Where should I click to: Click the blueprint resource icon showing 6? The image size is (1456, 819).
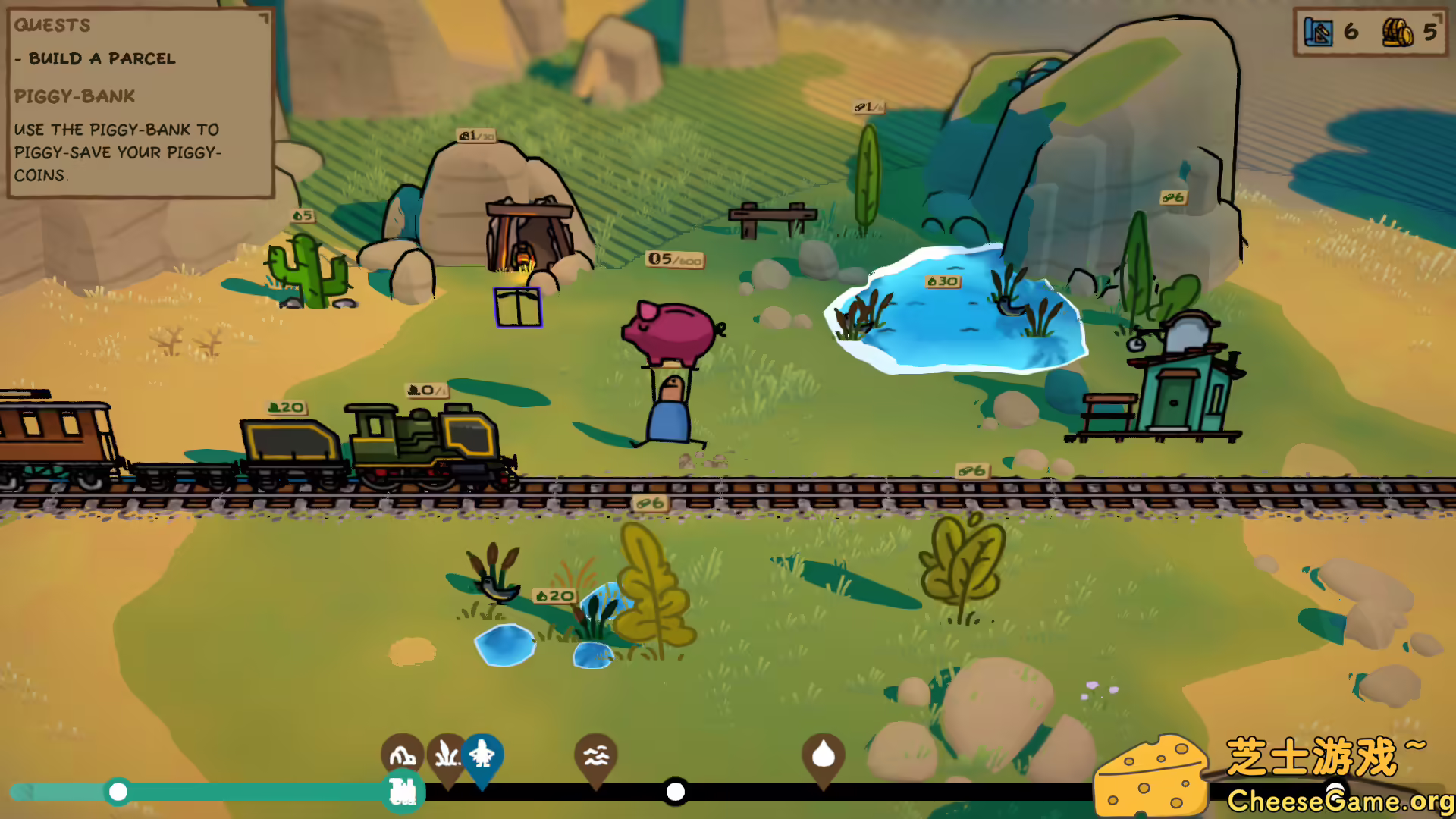click(x=1317, y=33)
